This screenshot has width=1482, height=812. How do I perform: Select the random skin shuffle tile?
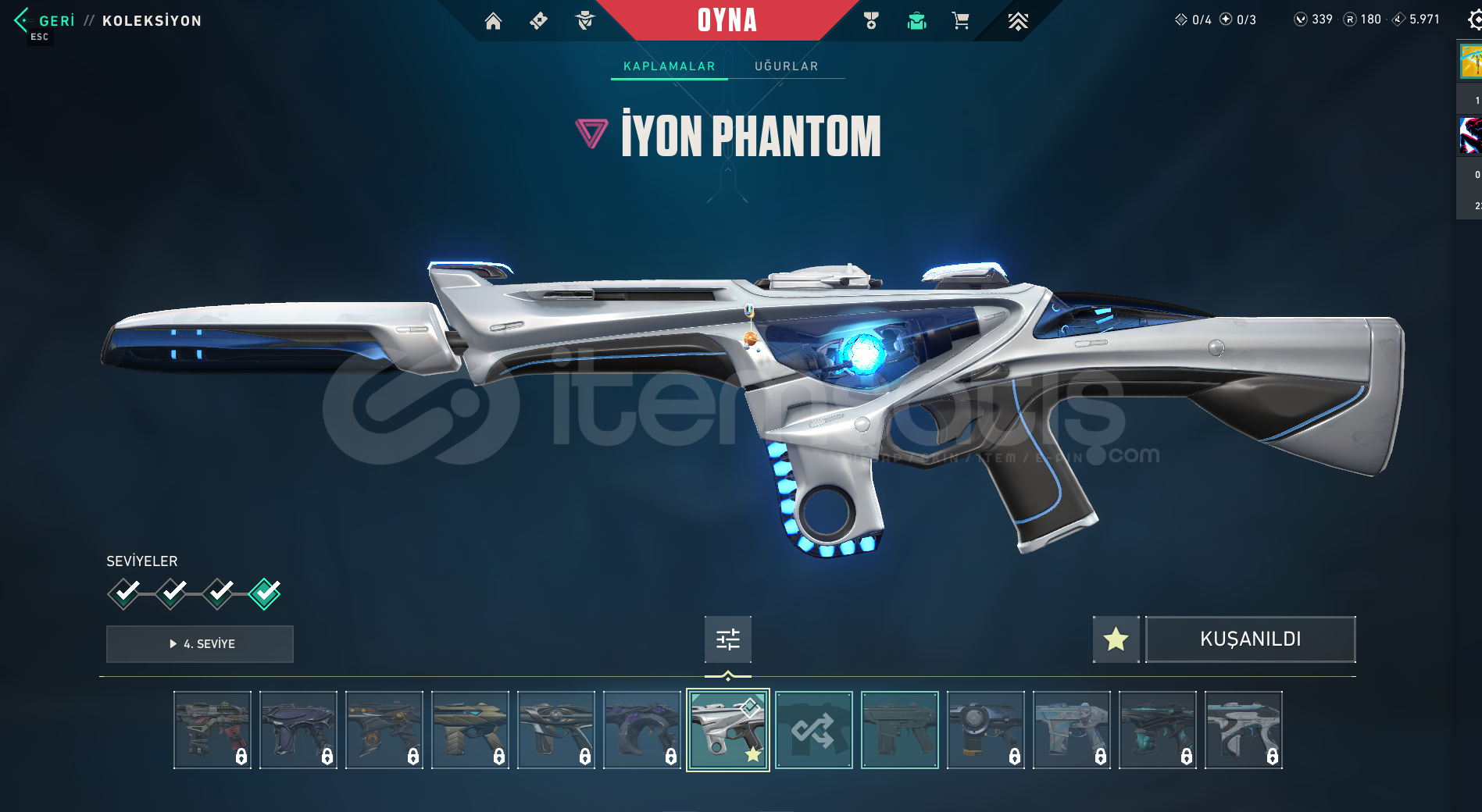pyautogui.click(x=813, y=730)
